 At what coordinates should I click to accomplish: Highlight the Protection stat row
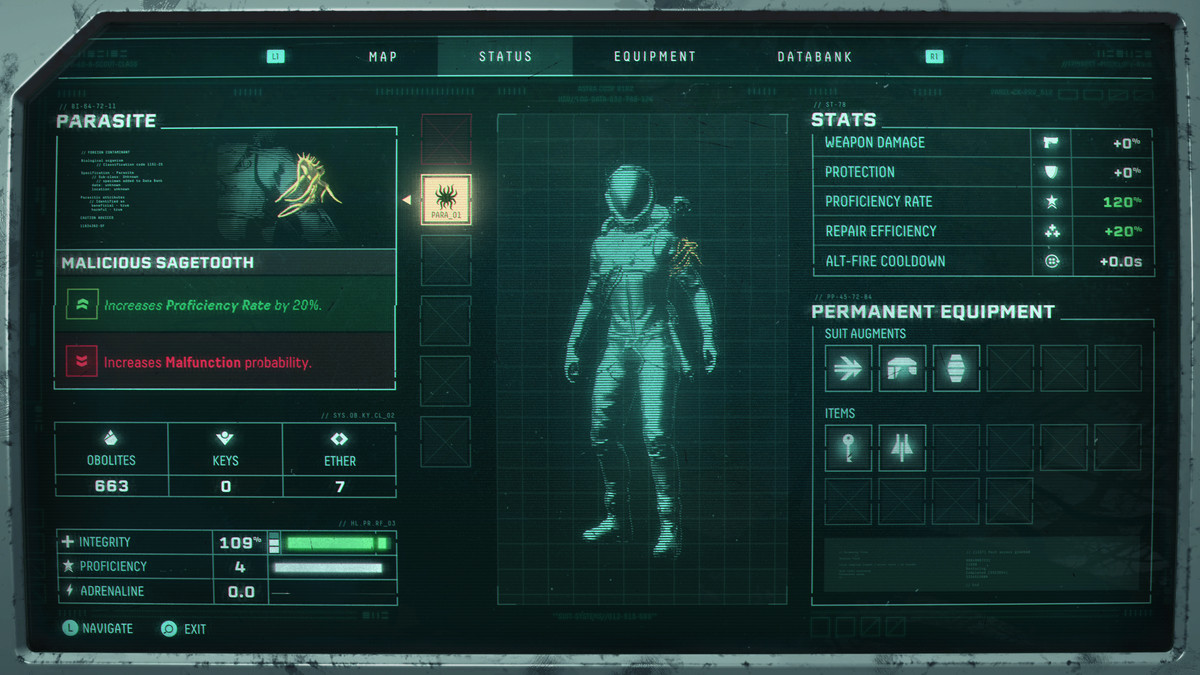point(982,172)
